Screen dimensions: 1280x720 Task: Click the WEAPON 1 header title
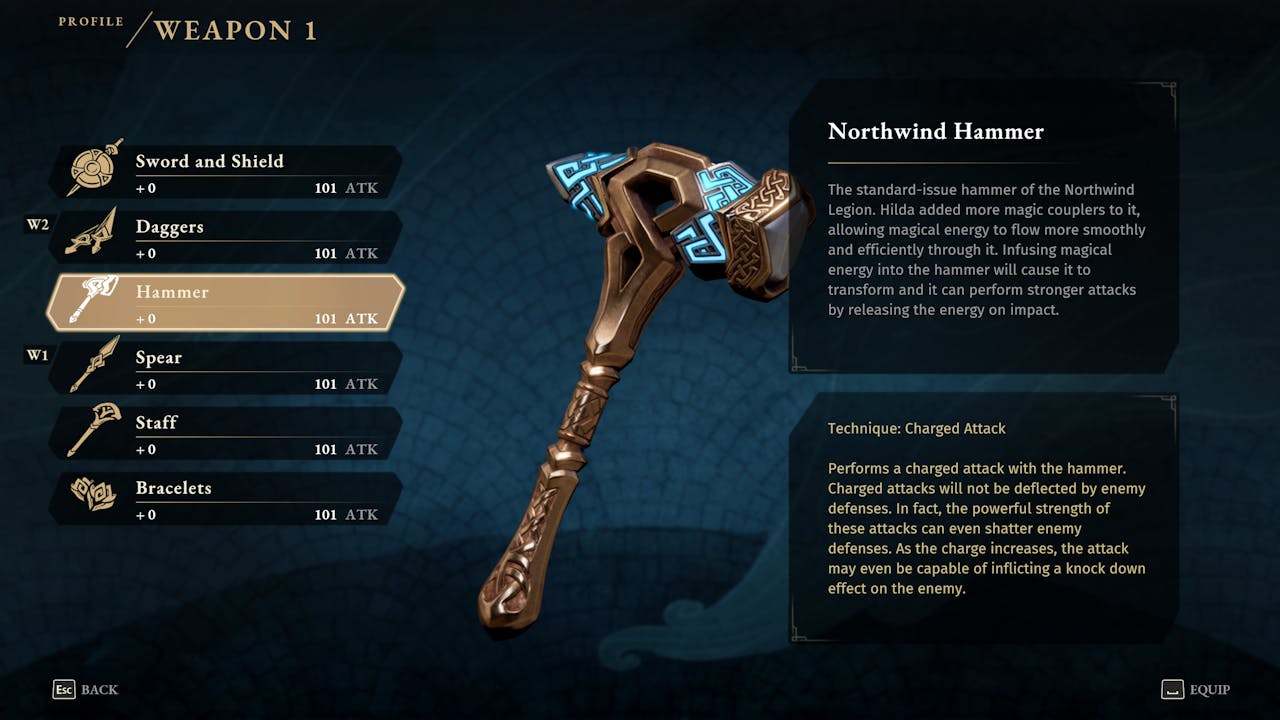coord(235,30)
